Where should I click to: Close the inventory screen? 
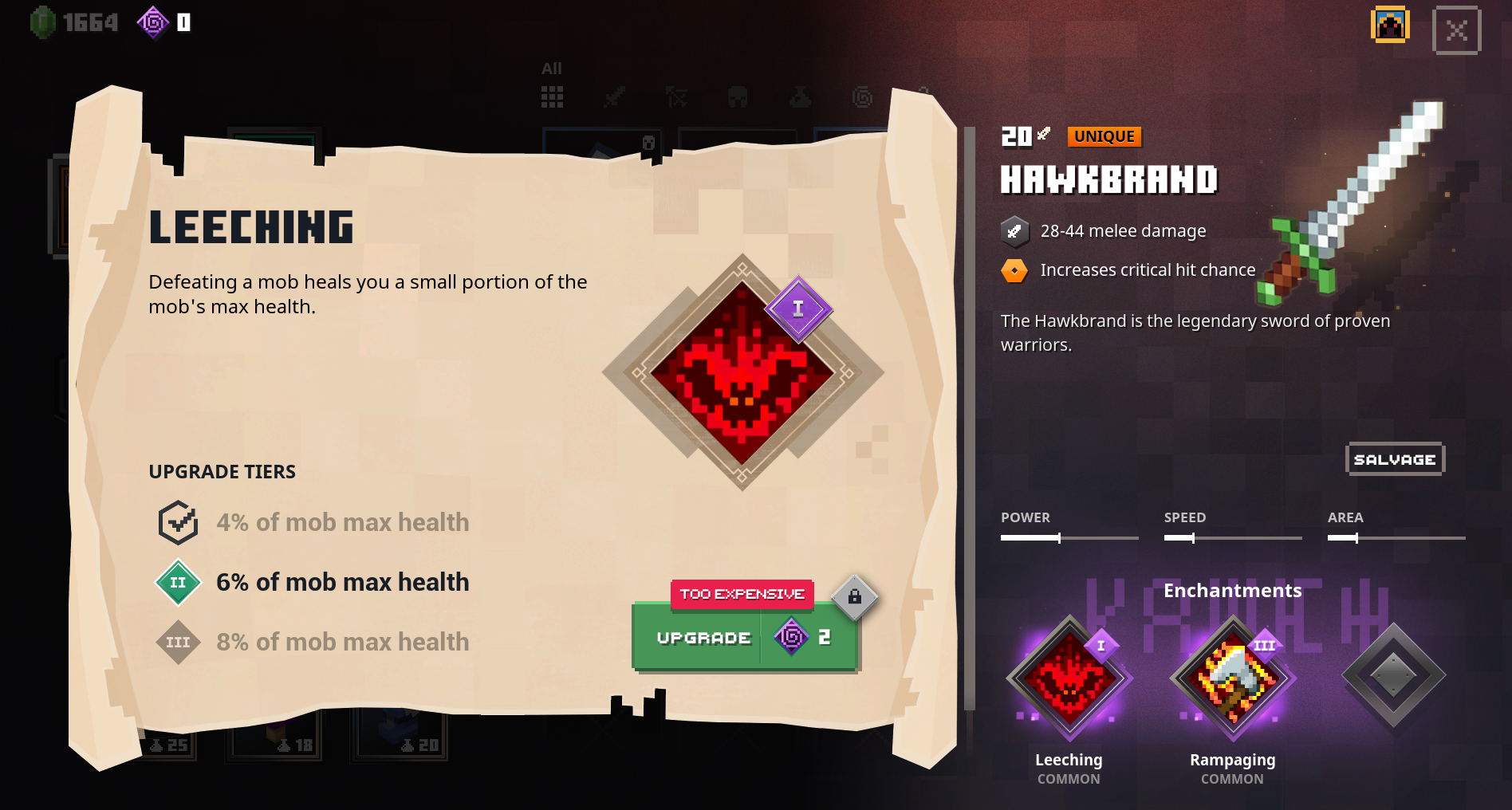click(1456, 31)
